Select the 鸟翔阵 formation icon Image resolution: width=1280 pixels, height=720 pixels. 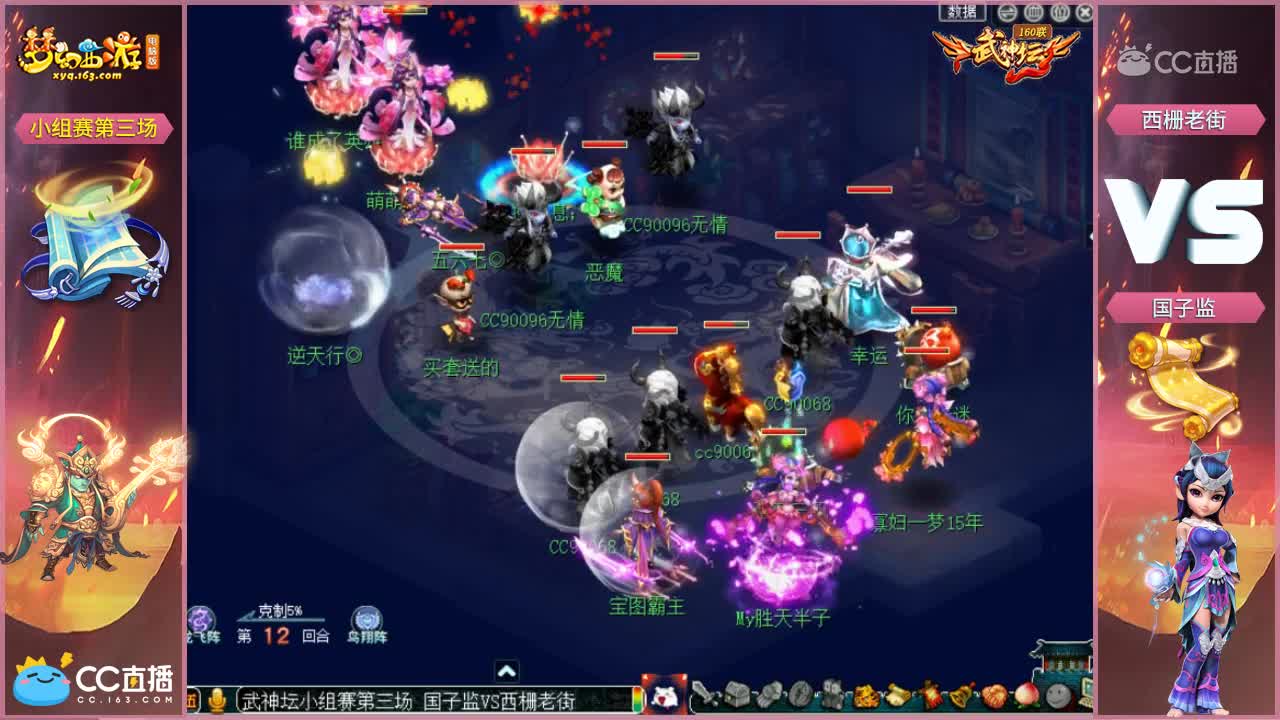(x=368, y=620)
